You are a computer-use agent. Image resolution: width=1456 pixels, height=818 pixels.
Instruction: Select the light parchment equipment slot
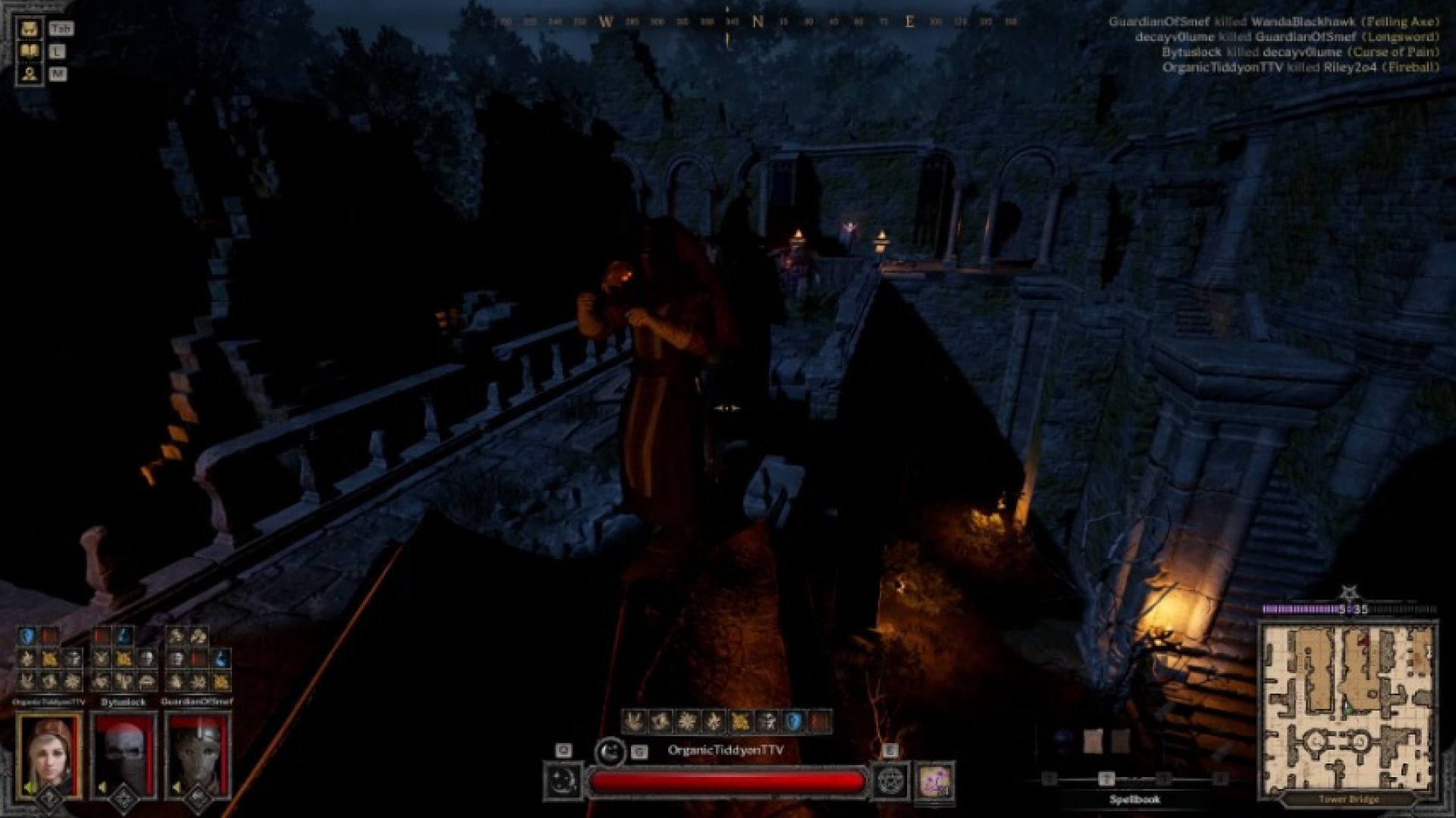coord(1093,741)
